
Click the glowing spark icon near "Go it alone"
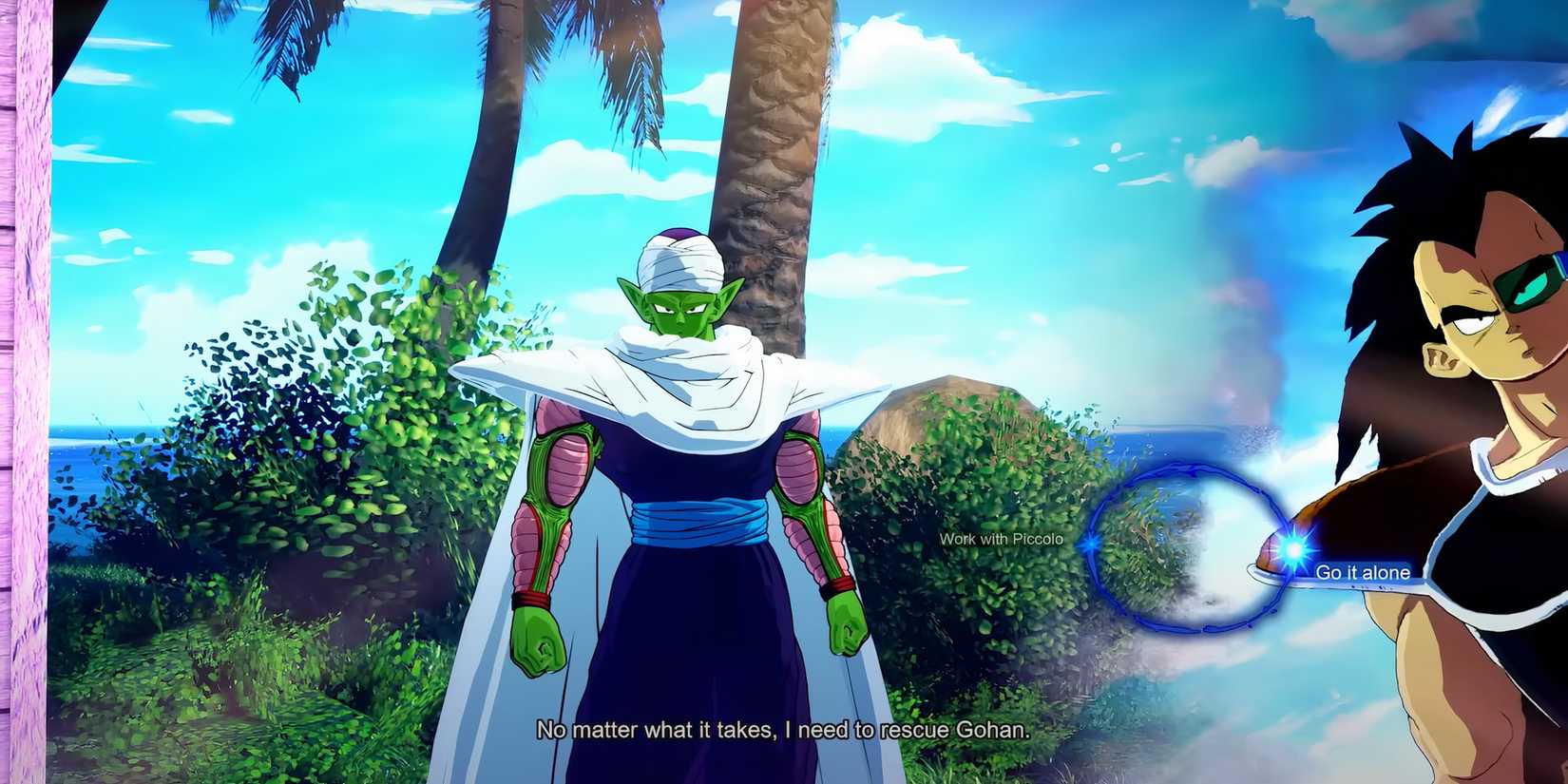click(1292, 548)
